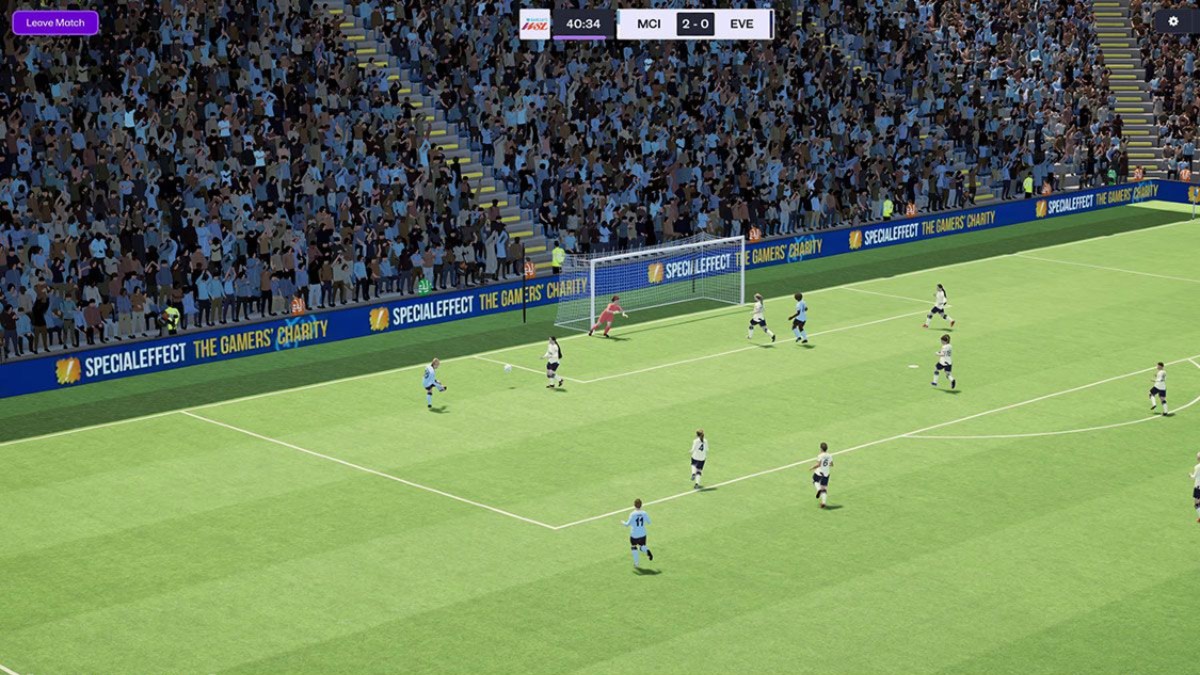Open the settings gear menu
Viewport: 1200px width, 675px height.
(1173, 21)
